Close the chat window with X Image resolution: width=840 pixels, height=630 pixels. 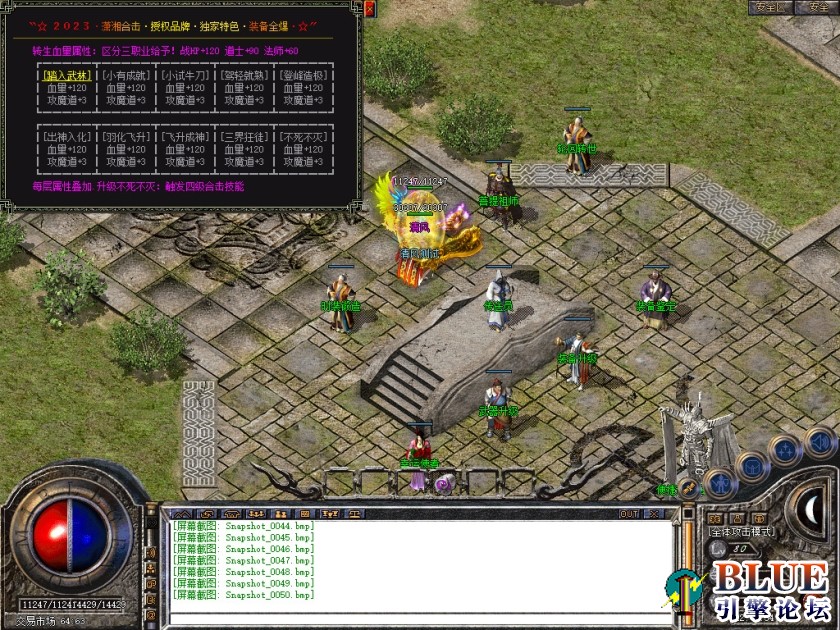(x=655, y=514)
